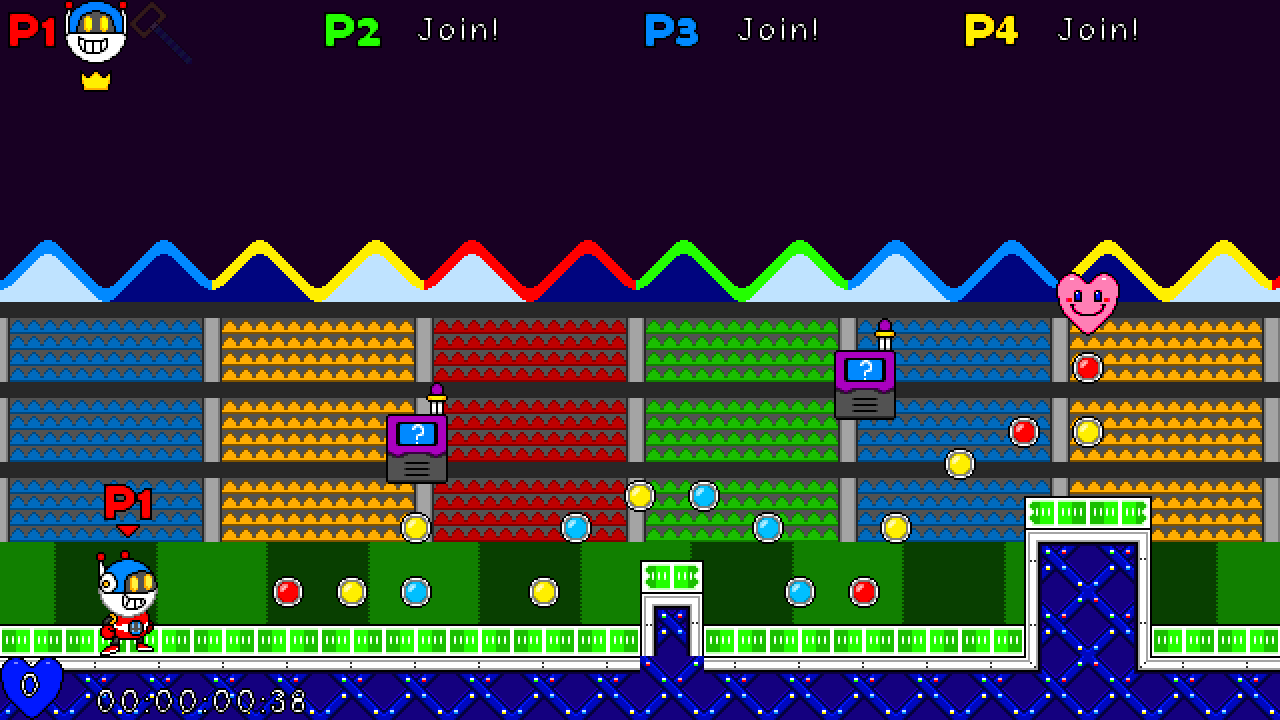Click the timer reading 00:00:00:38

pos(200,701)
